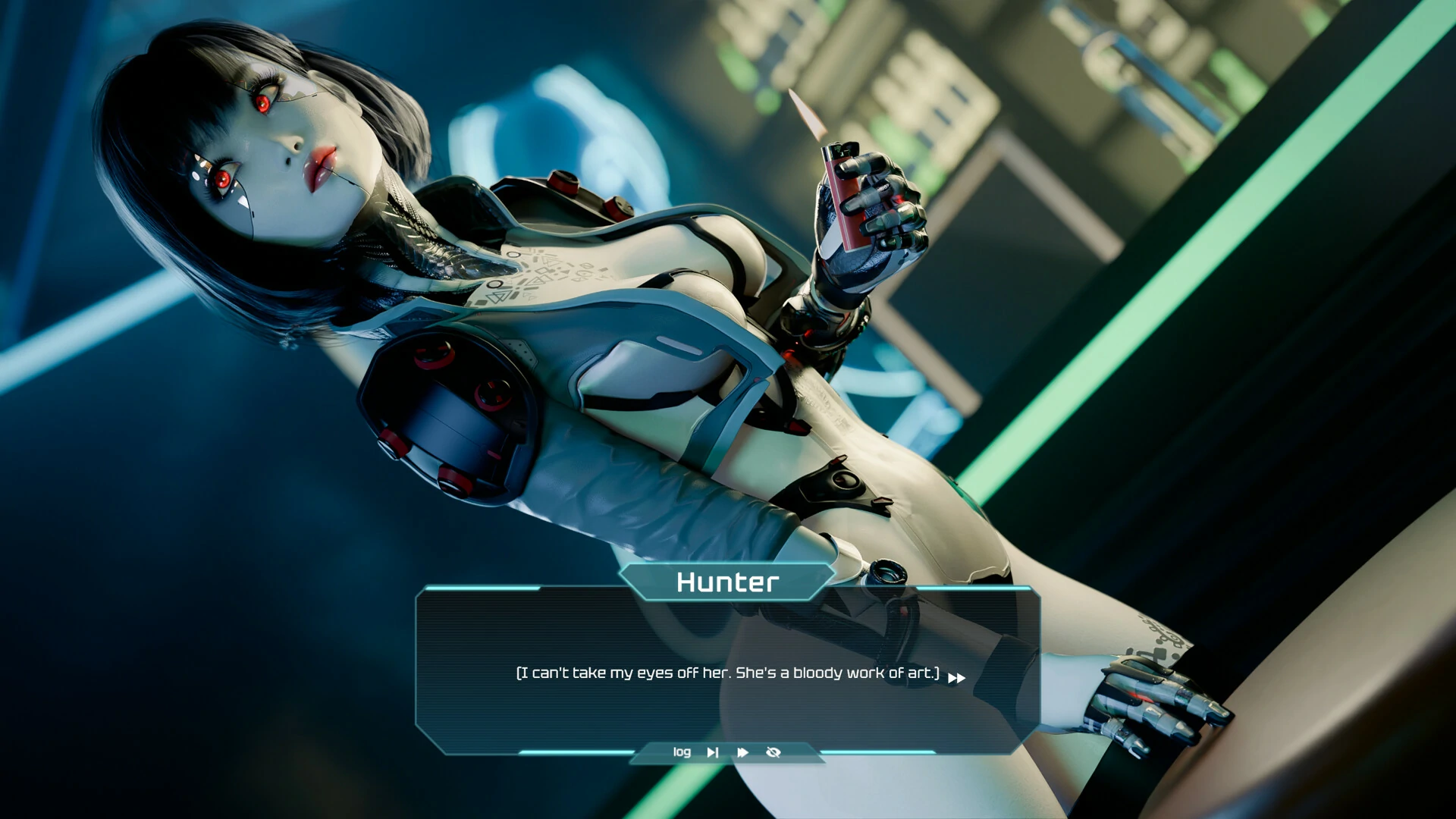Hide the dialogue box with eye icon
The height and width of the screenshot is (819, 1456).
[773, 752]
